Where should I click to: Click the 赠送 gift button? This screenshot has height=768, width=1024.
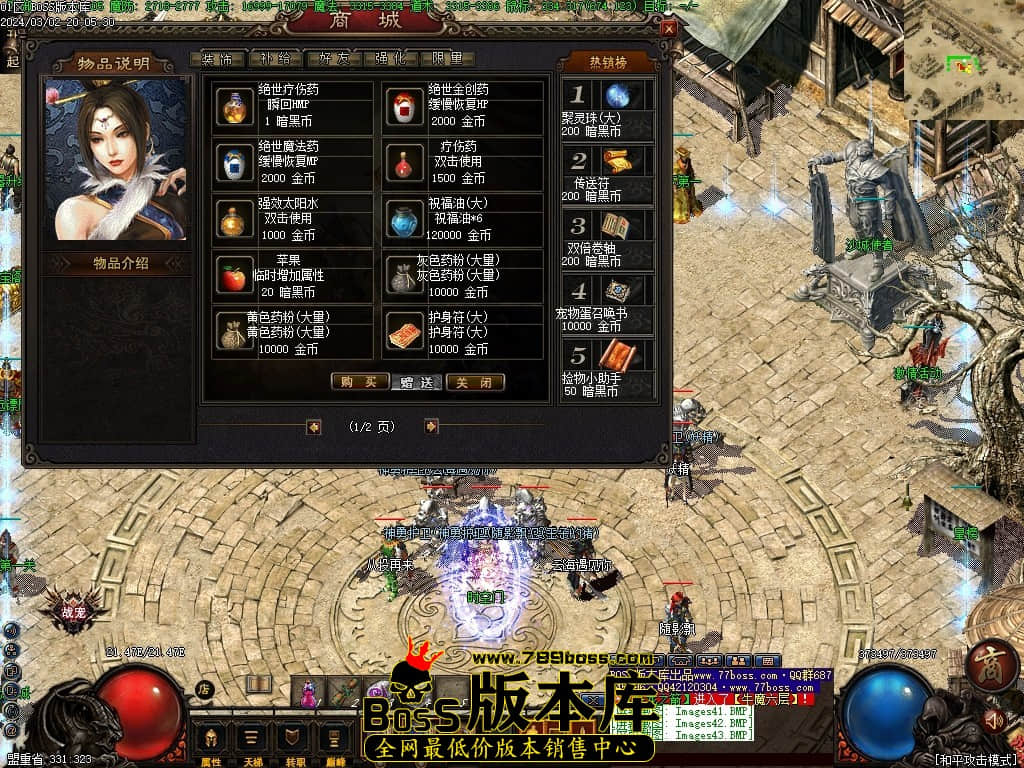[417, 382]
